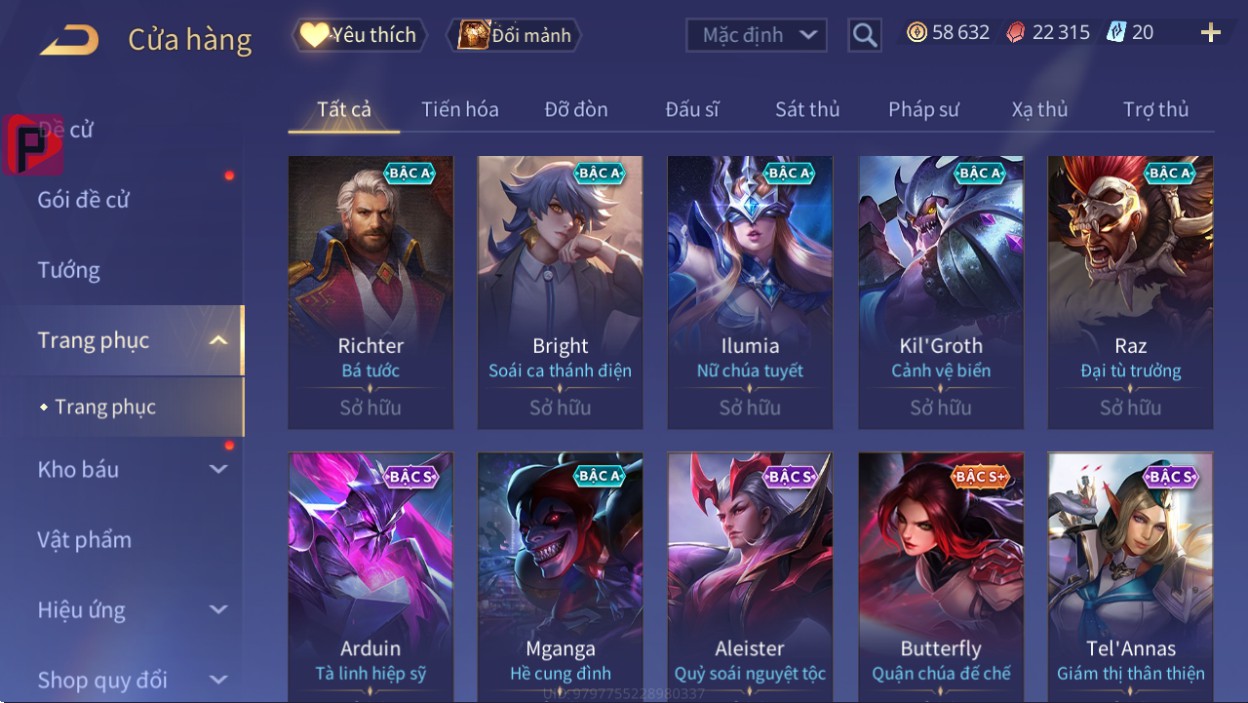This screenshot has height=703, width=1248.
Task: Expand the Kho báu section
Action: click(x=130, y=469)
